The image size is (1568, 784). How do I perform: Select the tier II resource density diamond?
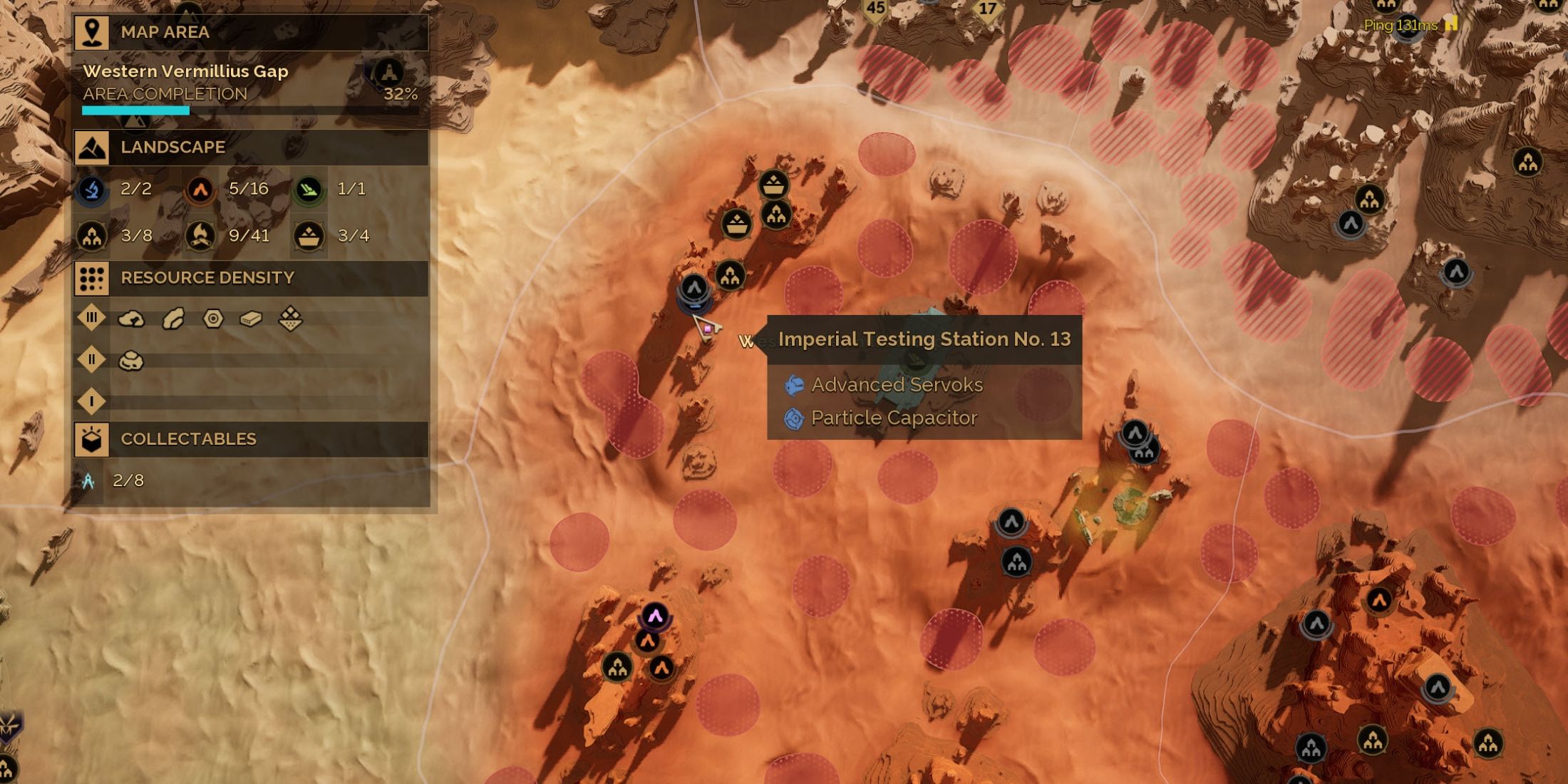click(92, 360)
